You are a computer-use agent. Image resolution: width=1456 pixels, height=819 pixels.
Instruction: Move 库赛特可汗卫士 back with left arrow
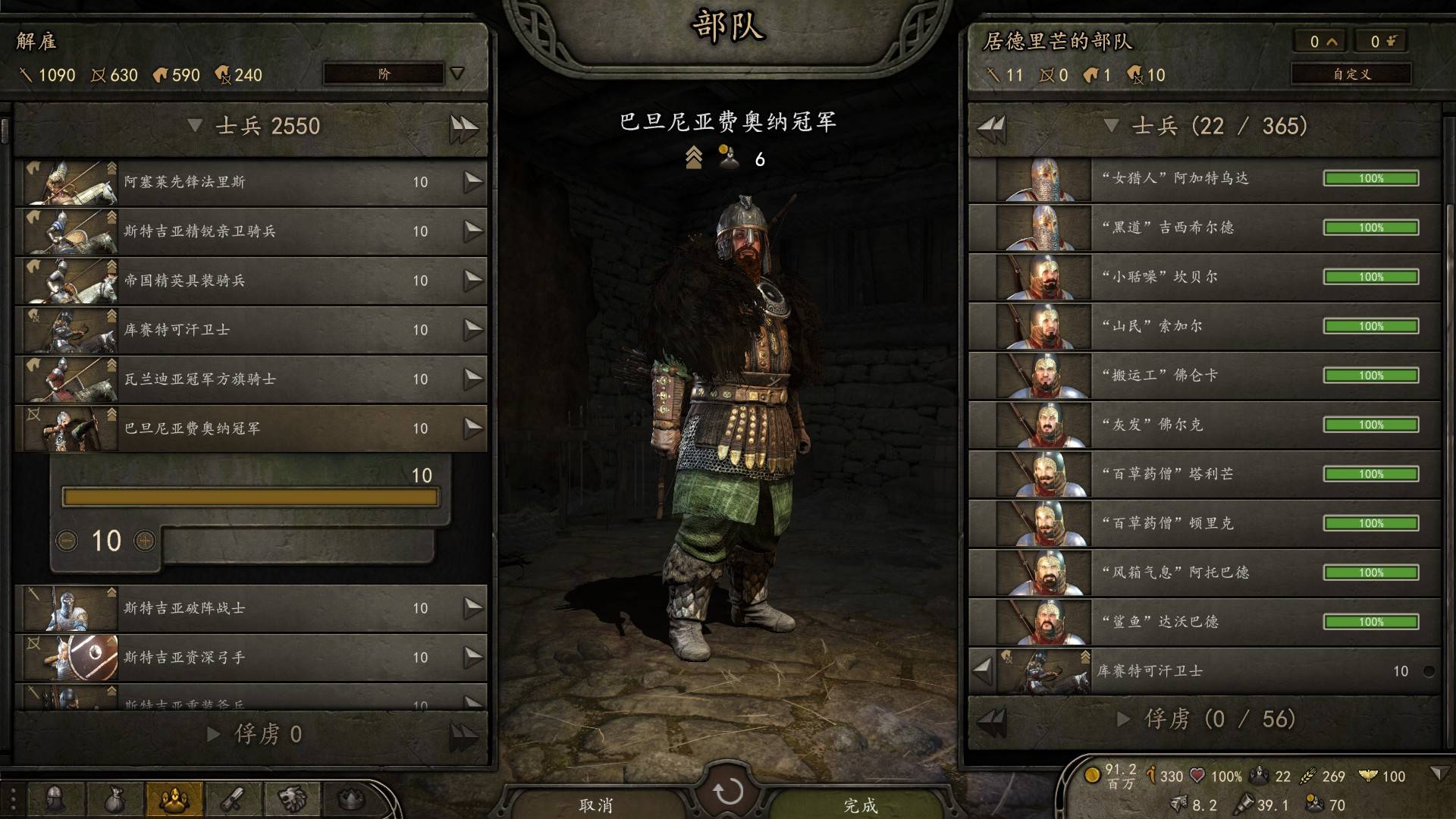coord(982,670)
